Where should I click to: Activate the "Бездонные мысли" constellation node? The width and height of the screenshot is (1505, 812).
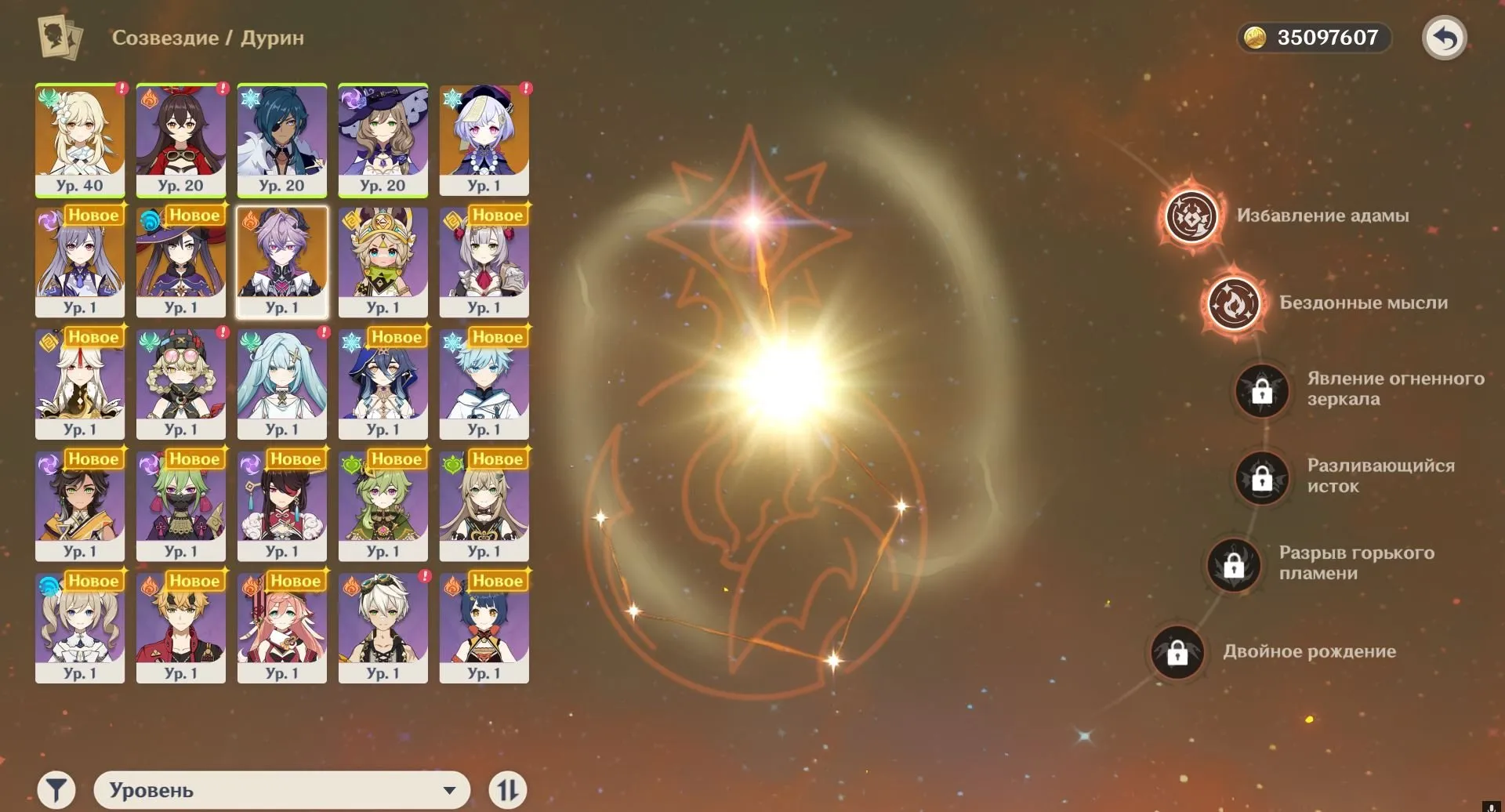click(x=1235, y=305)
